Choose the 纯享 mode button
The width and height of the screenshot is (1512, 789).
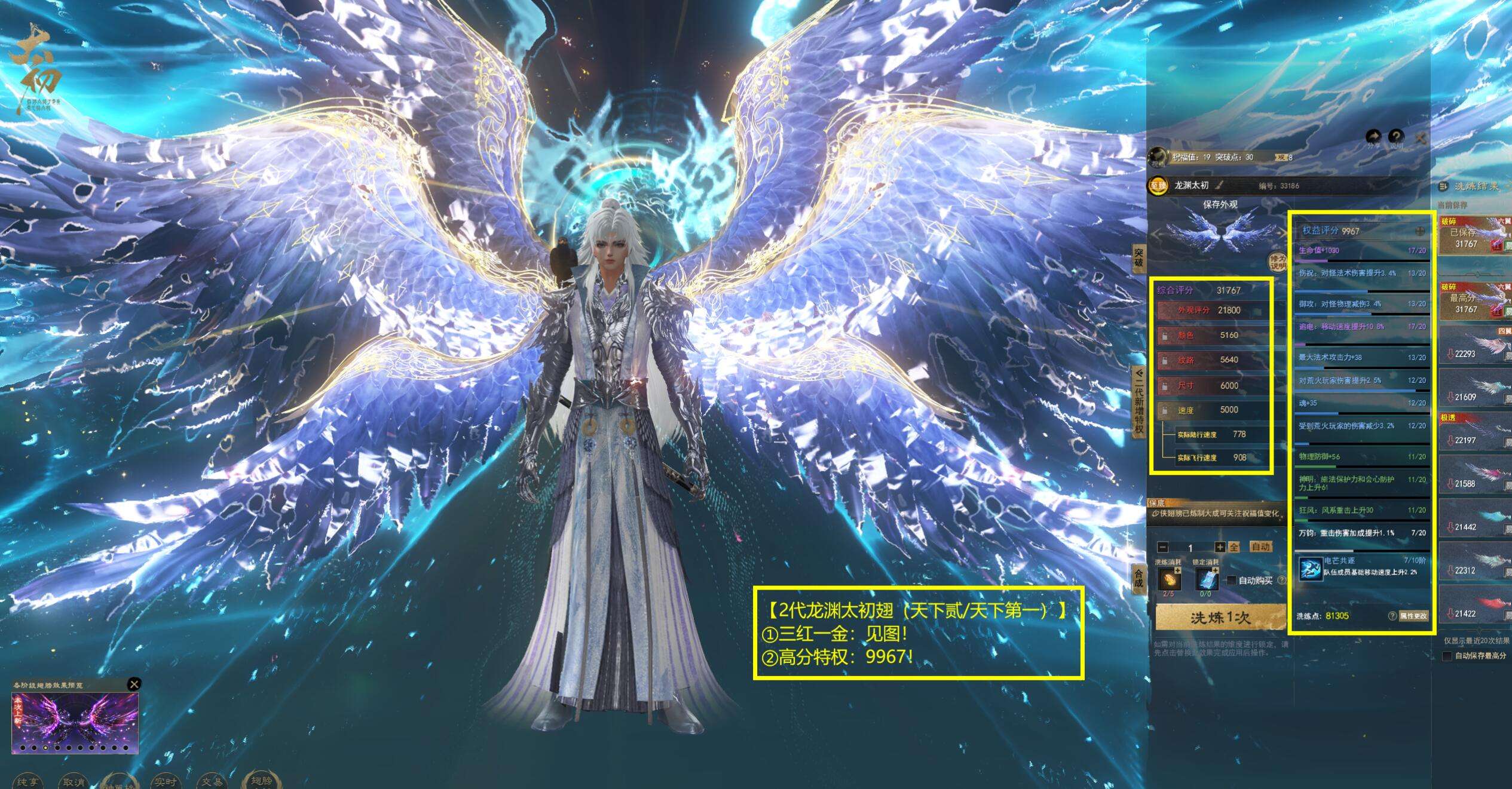click(27, 781)
